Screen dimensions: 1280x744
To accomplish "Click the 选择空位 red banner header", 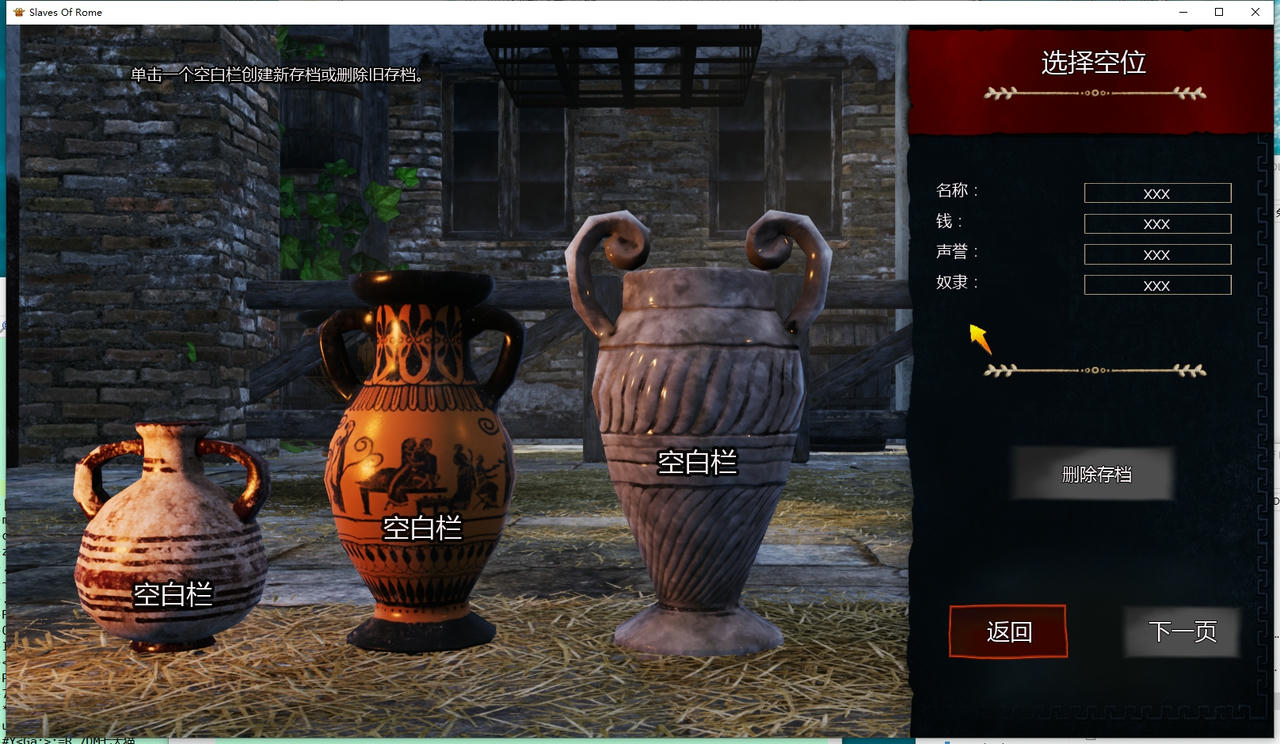I will click(x=1092, y=62).
